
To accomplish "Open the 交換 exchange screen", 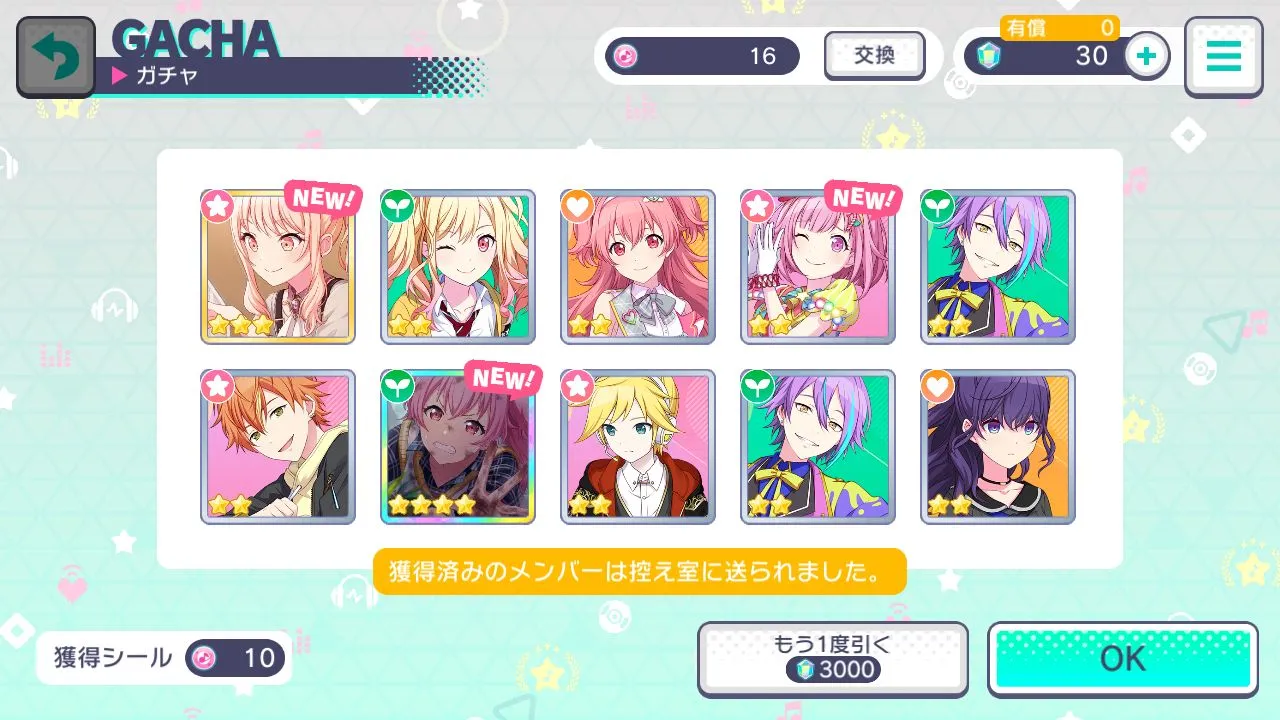I will click(874, 56).
